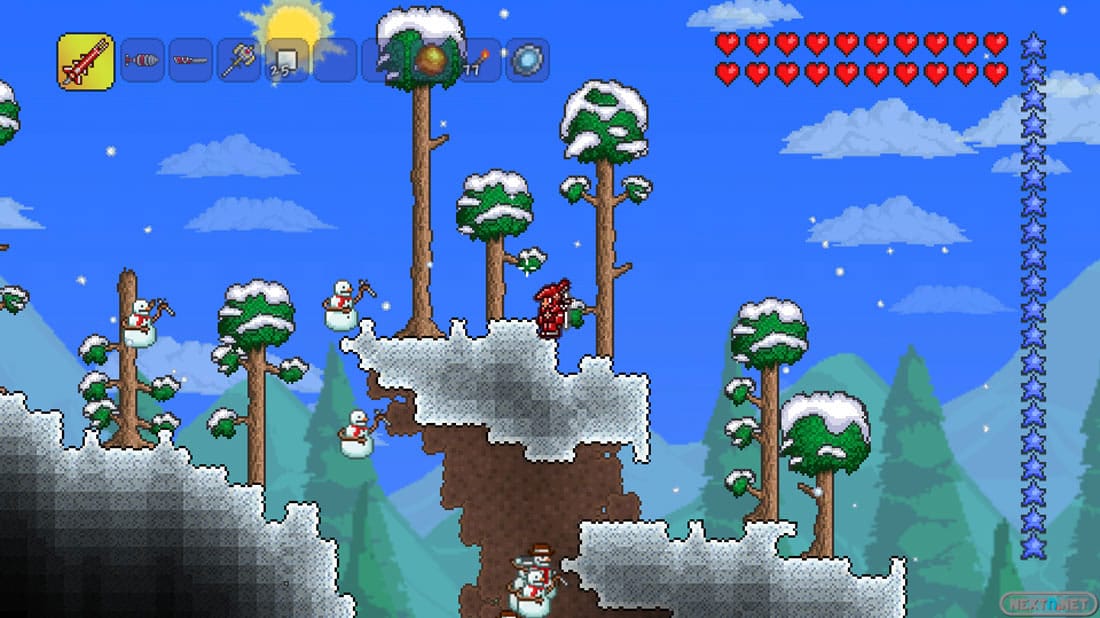This screenshot has width=1100, height=618.
Task: Choose the drill in the hotbar
Action: coord(143,60)
